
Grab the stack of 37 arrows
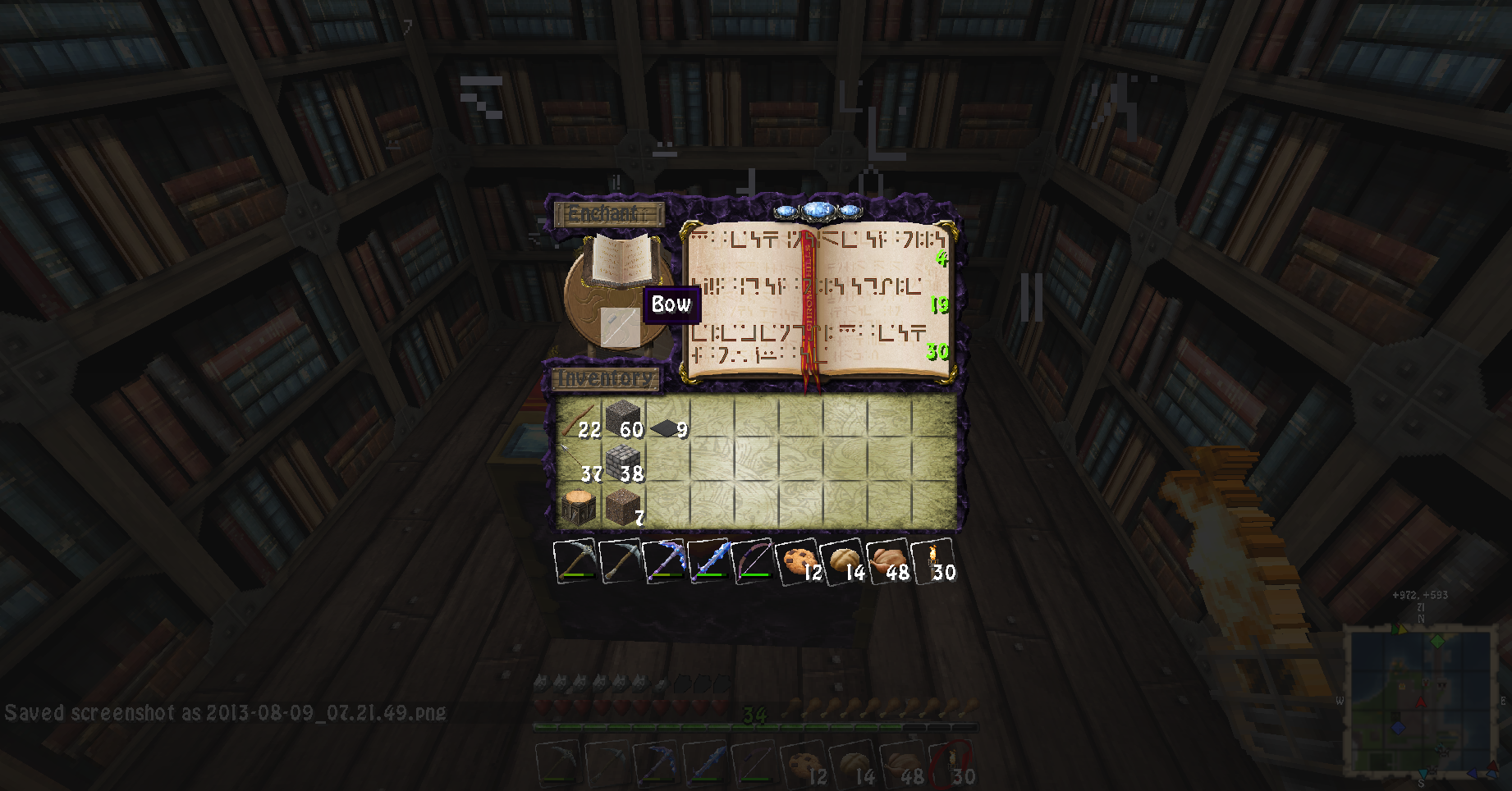[580, 463]
